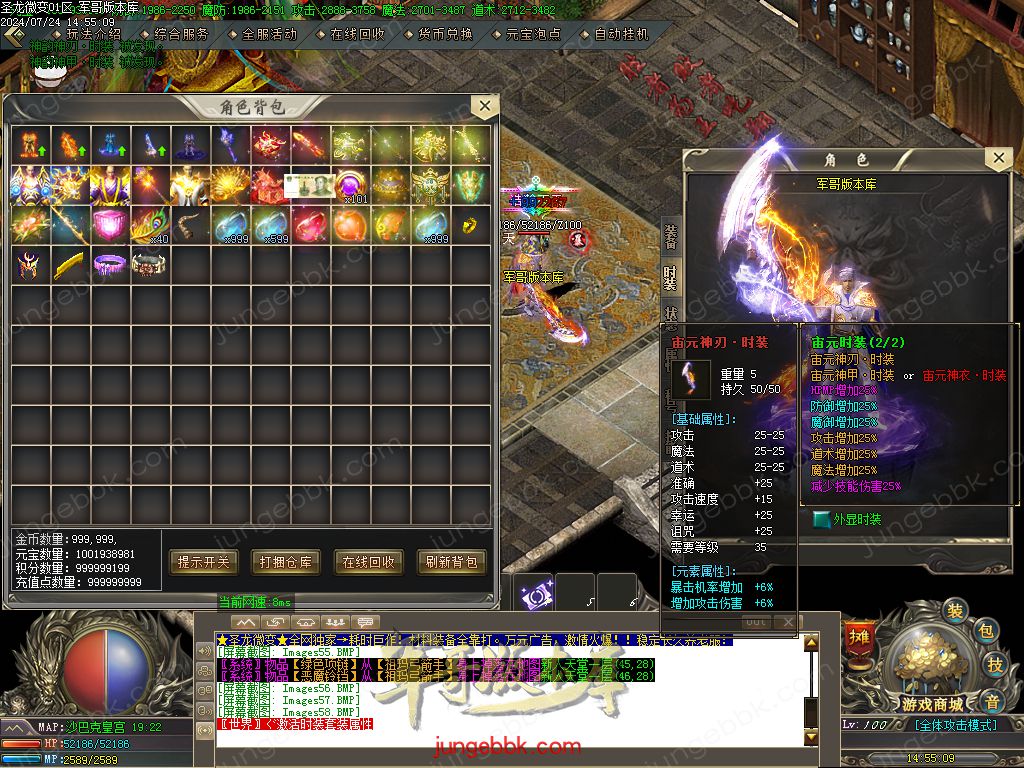Select the banknote item in the backpack

click(x=311, y=185)
